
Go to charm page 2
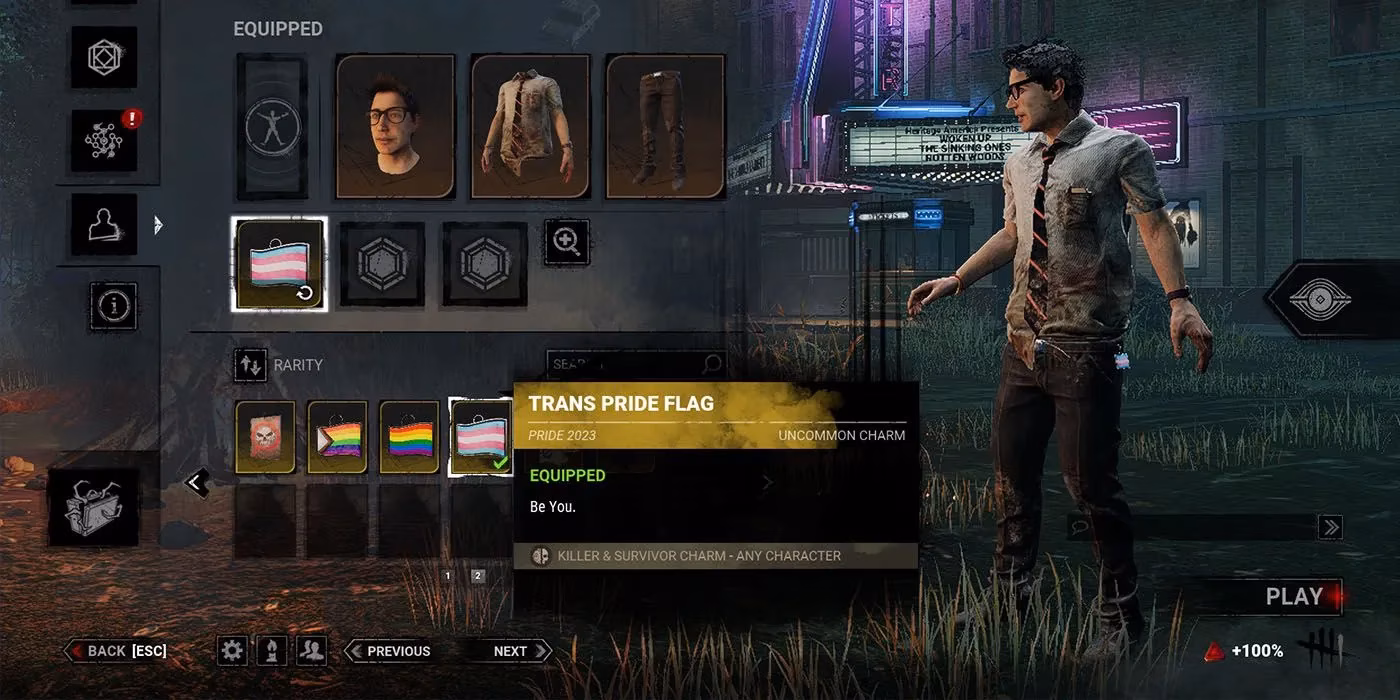coord(478,576)
